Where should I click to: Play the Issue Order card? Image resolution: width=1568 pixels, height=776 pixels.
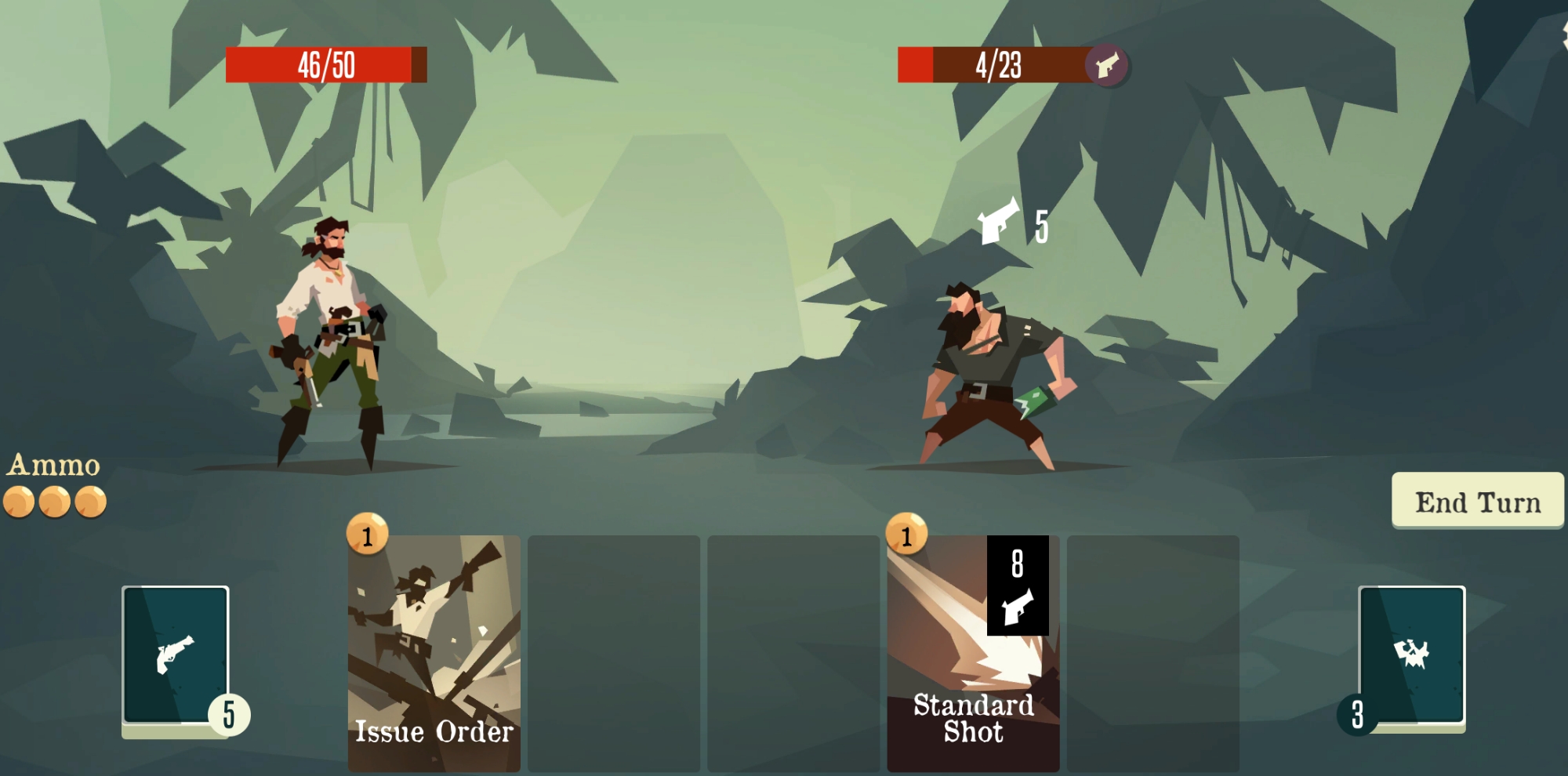(x=434, y=652)
